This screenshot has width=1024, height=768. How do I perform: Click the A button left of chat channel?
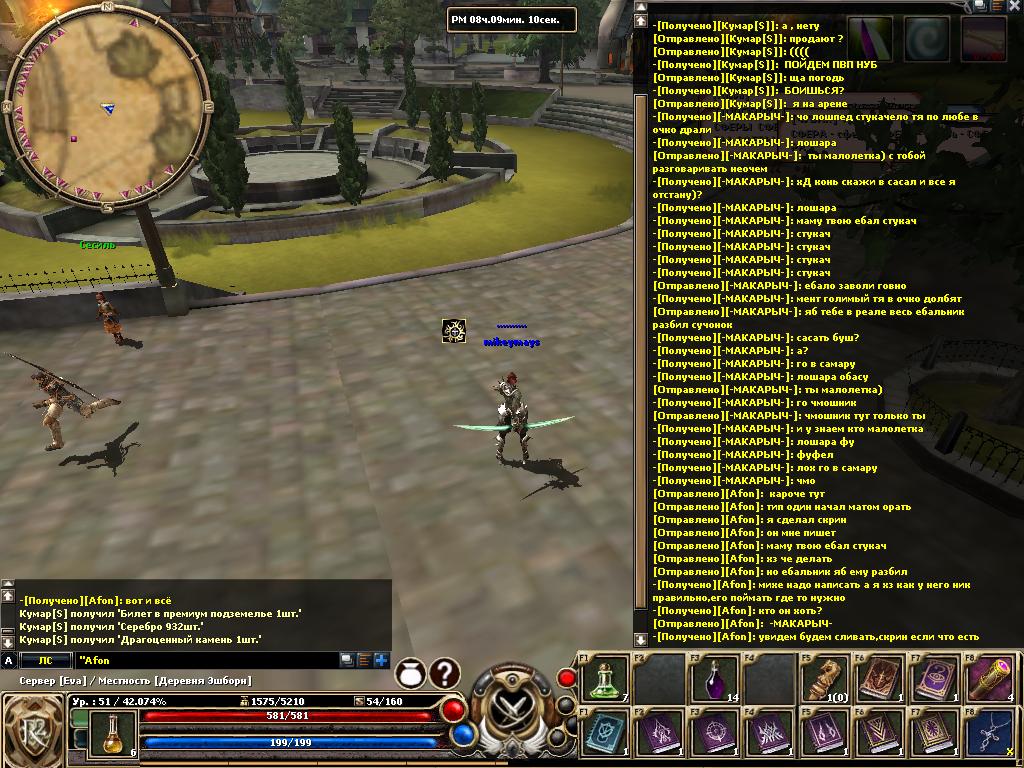9,660
